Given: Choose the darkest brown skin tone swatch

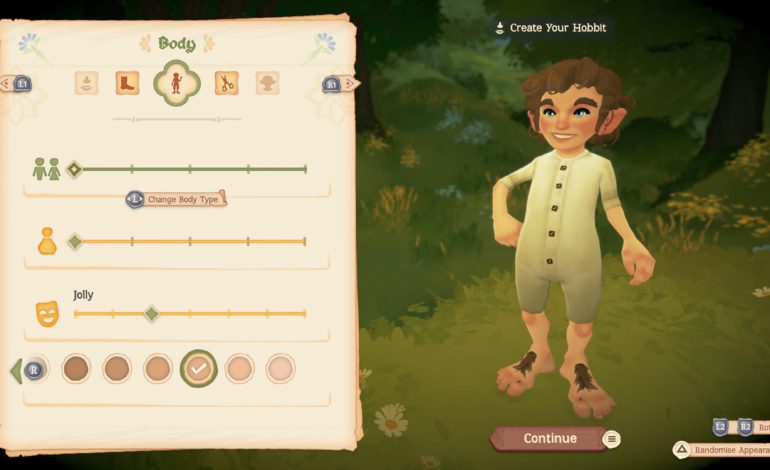Looking at the screenshot, I should point(76,369).
